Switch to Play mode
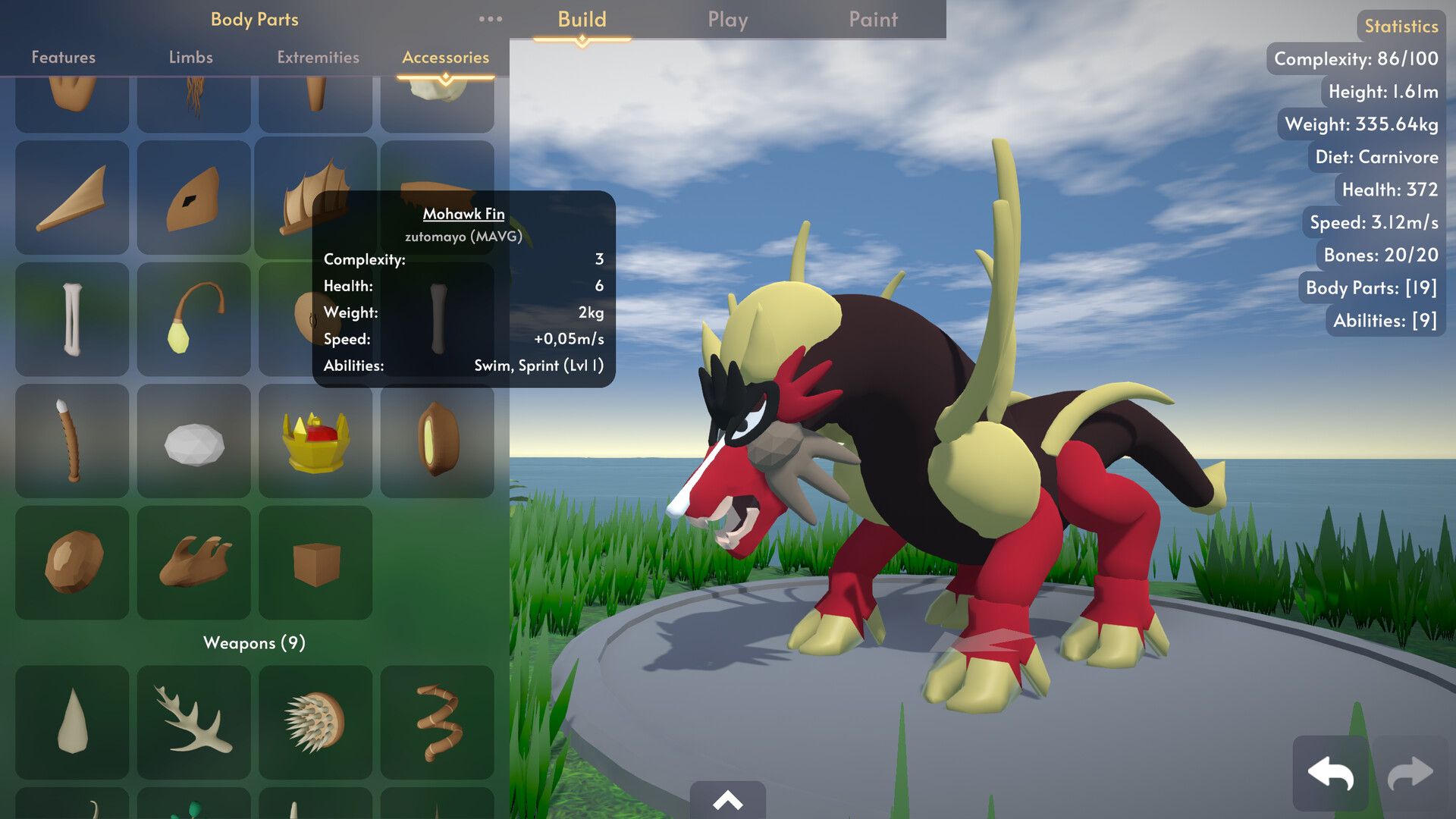 pyautogui.click(x=727, y=20)
